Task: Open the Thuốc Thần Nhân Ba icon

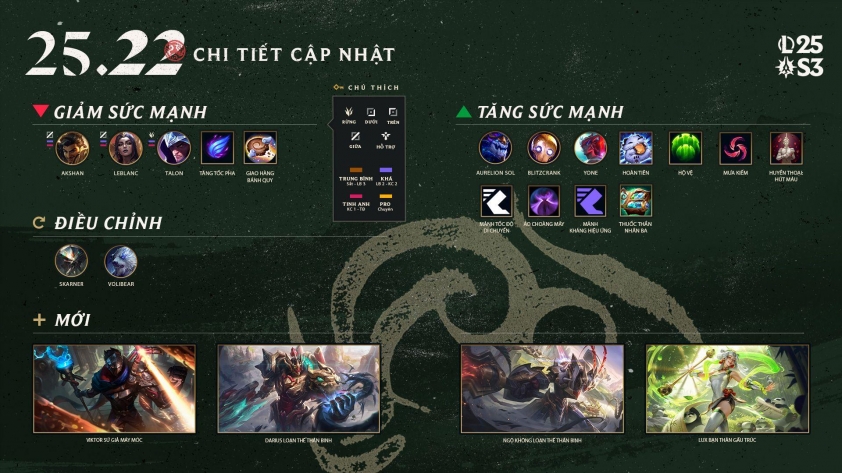Action: pyautogui.click(x=636, y=201)
